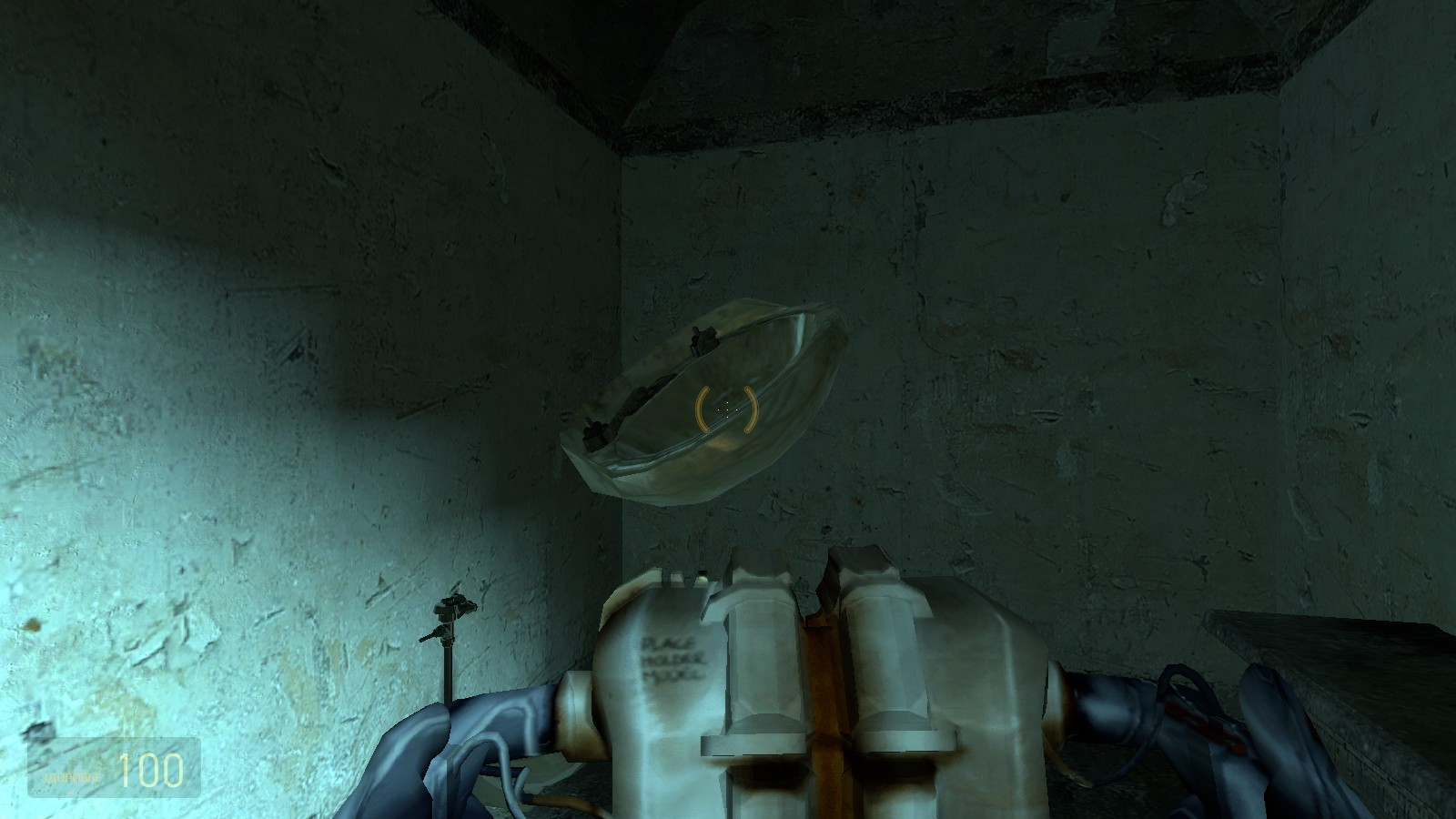Select the ЗДОРОВЬЕ label on the HUD
Screen dimensions: 1456x819
(x=71, y=776)
